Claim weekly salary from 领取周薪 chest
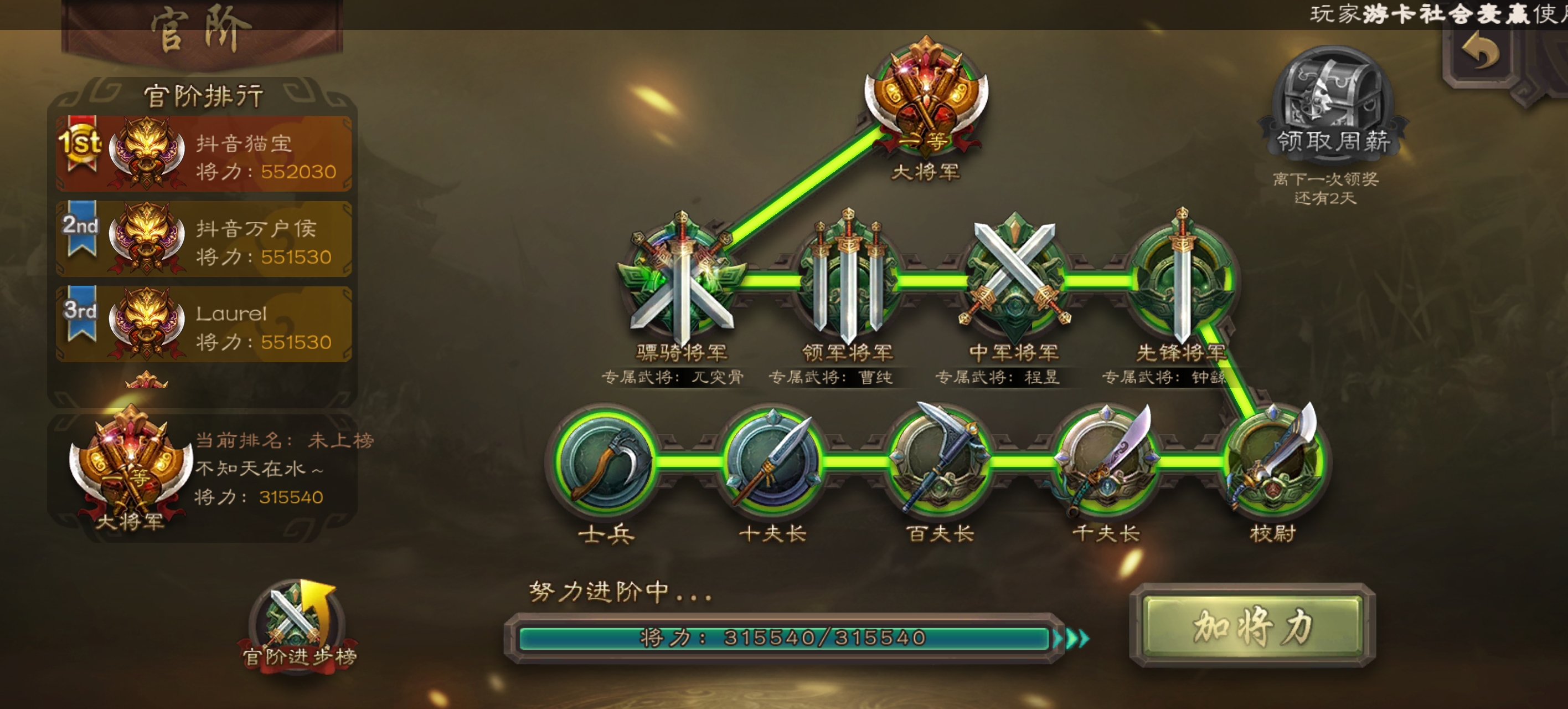Image resolution: width=1568 pixels, height=709 pixels. (1333, 105)
